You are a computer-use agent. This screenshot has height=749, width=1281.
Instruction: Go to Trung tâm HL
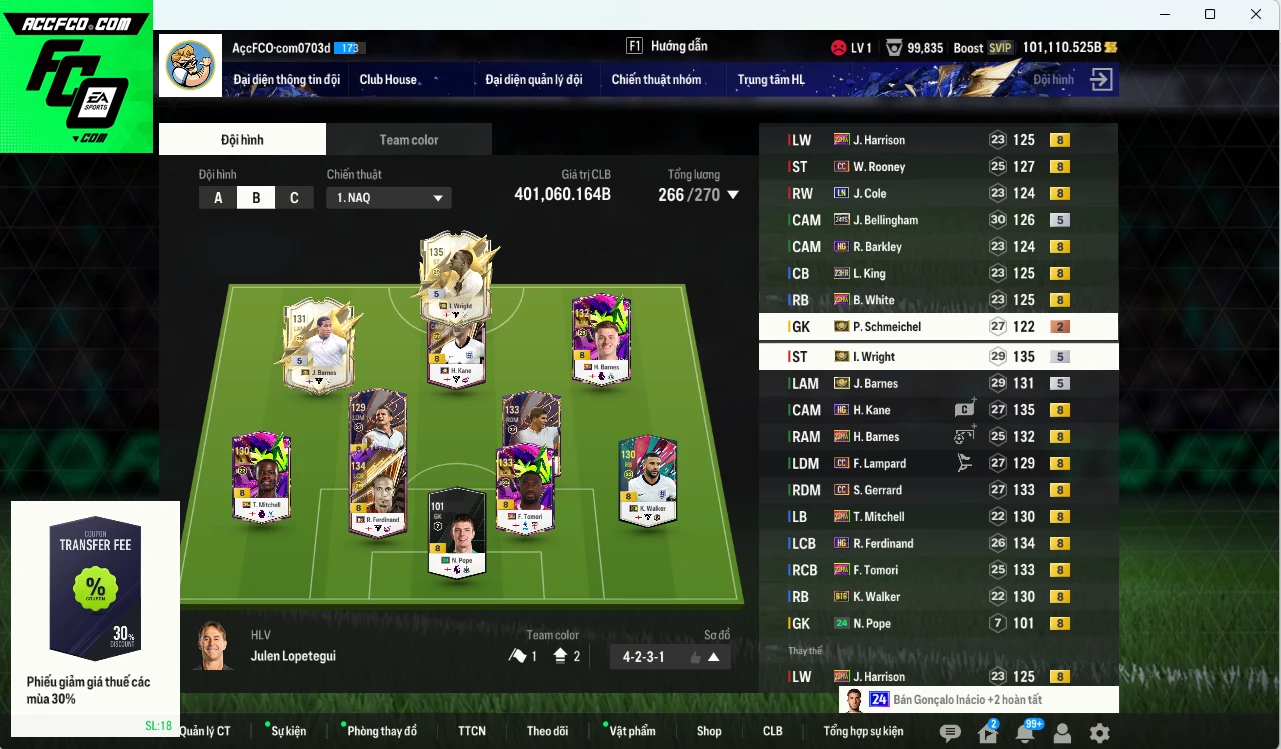pyautogui.click(x=770, y=80)
